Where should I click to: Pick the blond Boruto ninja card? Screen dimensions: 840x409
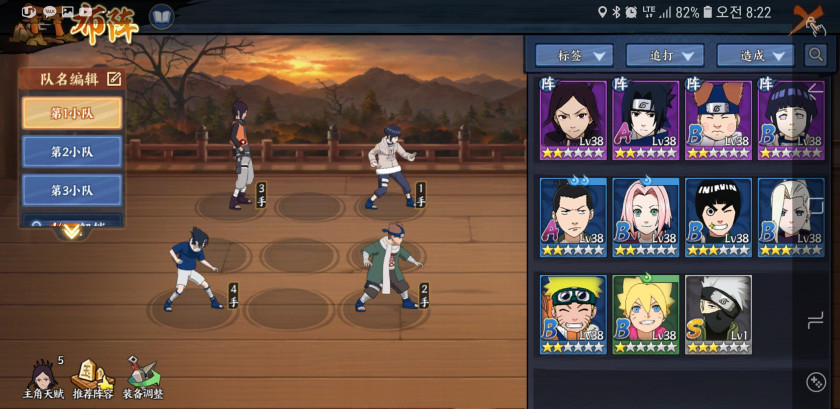(646, 314)
